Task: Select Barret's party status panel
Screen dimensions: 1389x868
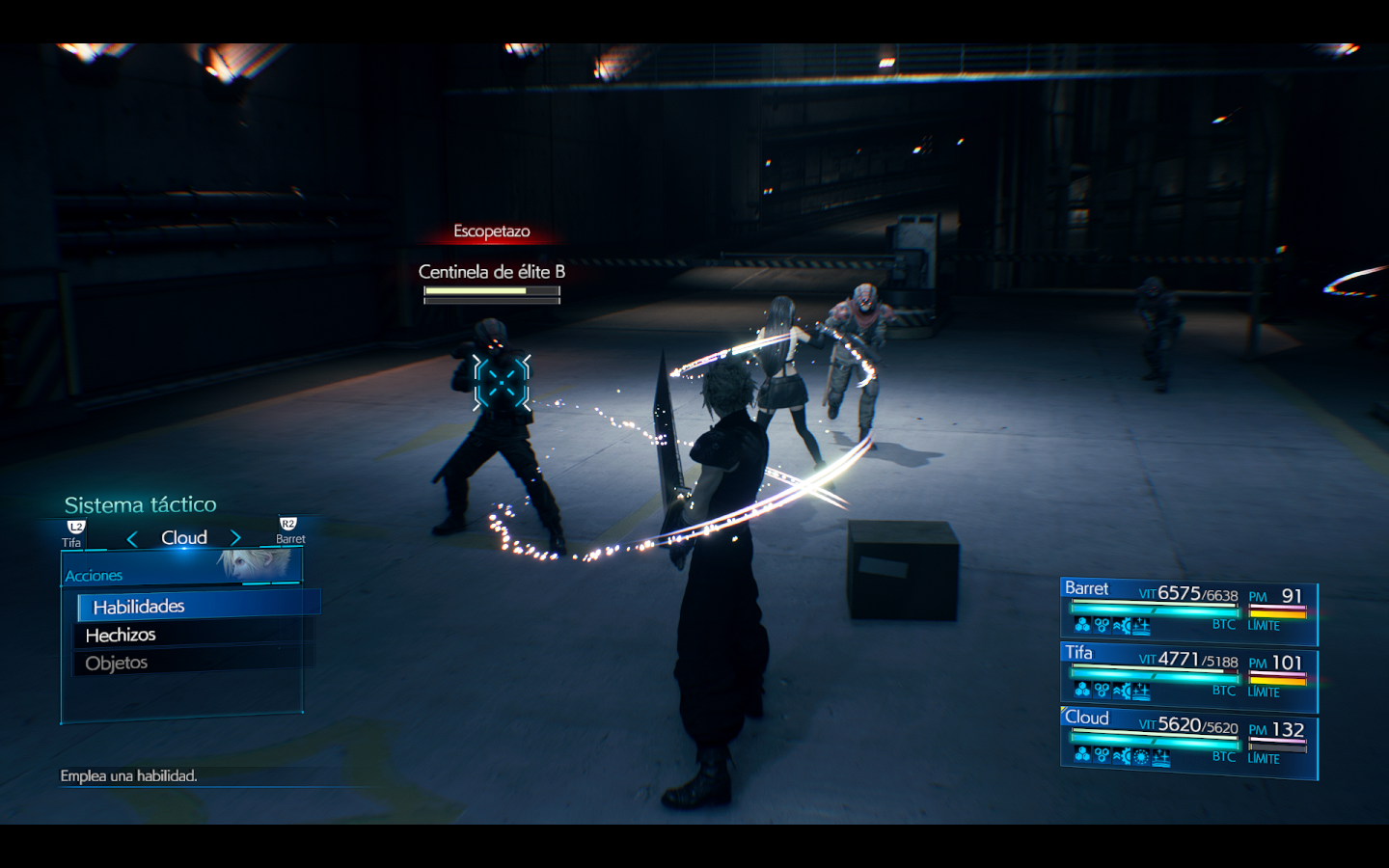Action: pos(1187,610)
